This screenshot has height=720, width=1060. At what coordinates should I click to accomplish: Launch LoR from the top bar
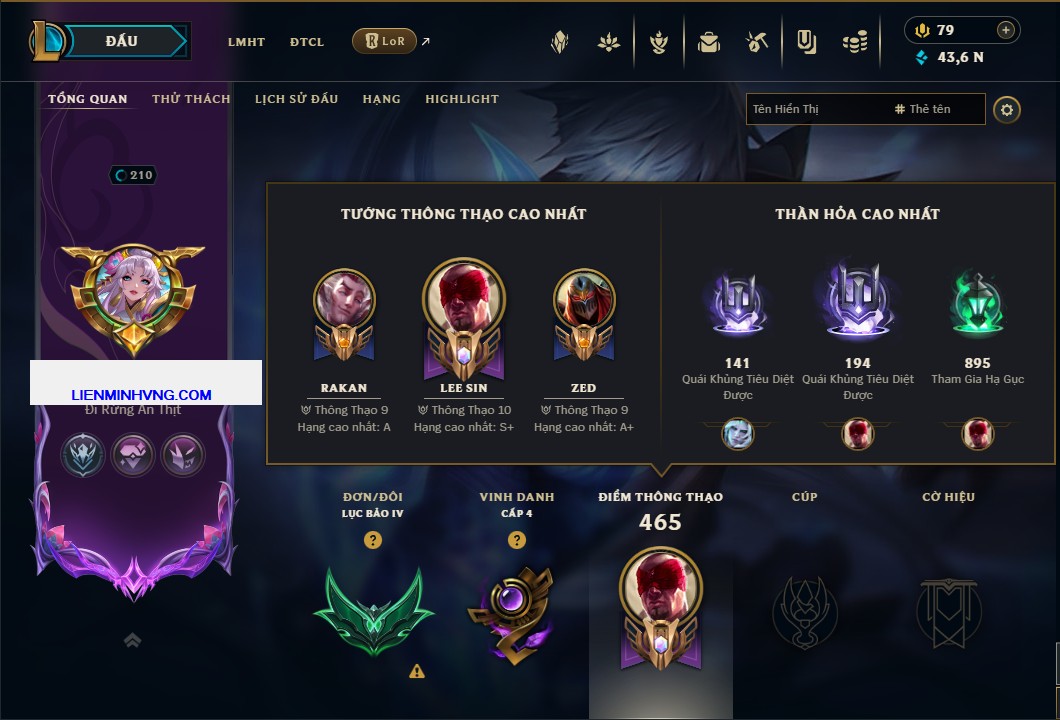pos(385,42)
